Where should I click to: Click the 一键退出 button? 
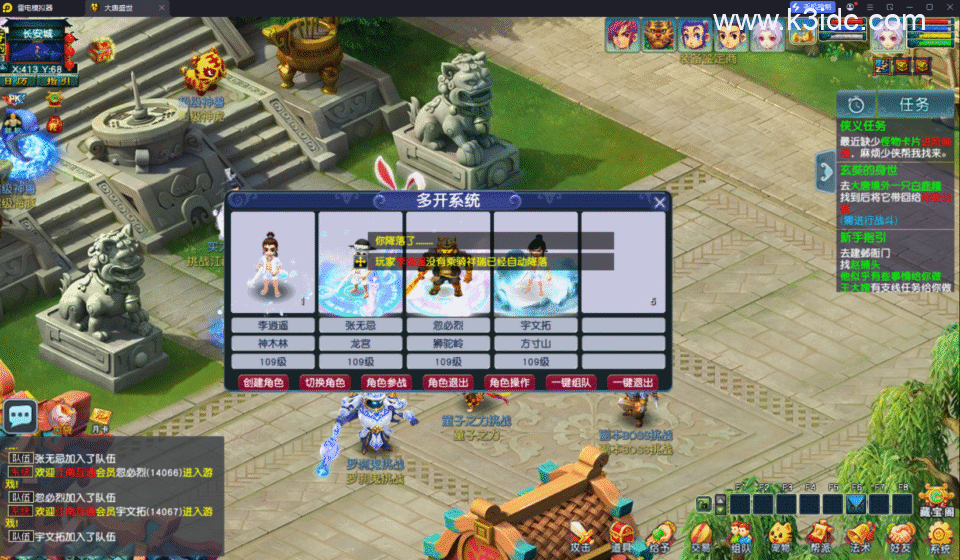click(632, 382)
